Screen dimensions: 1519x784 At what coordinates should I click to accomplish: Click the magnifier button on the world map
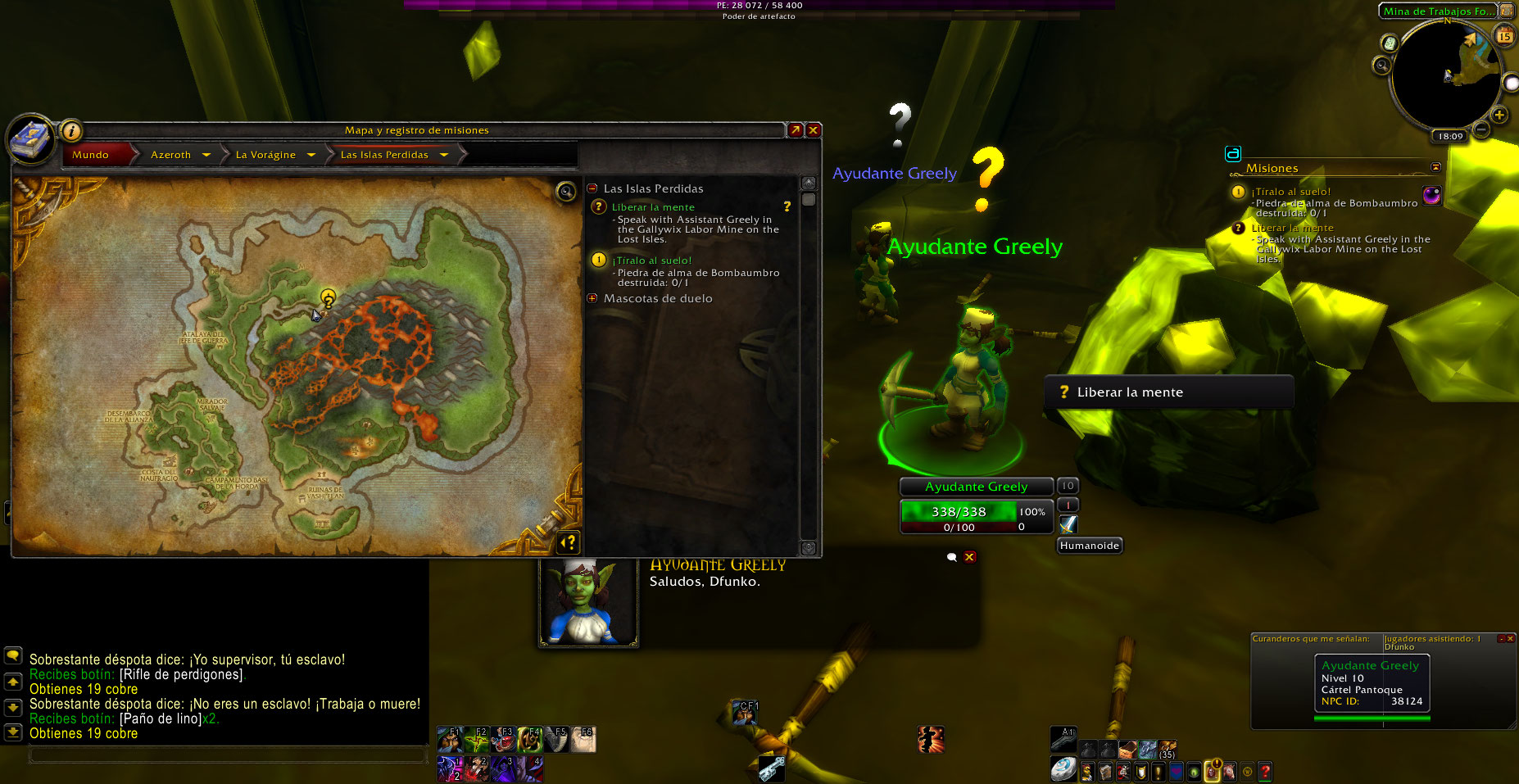566,193
